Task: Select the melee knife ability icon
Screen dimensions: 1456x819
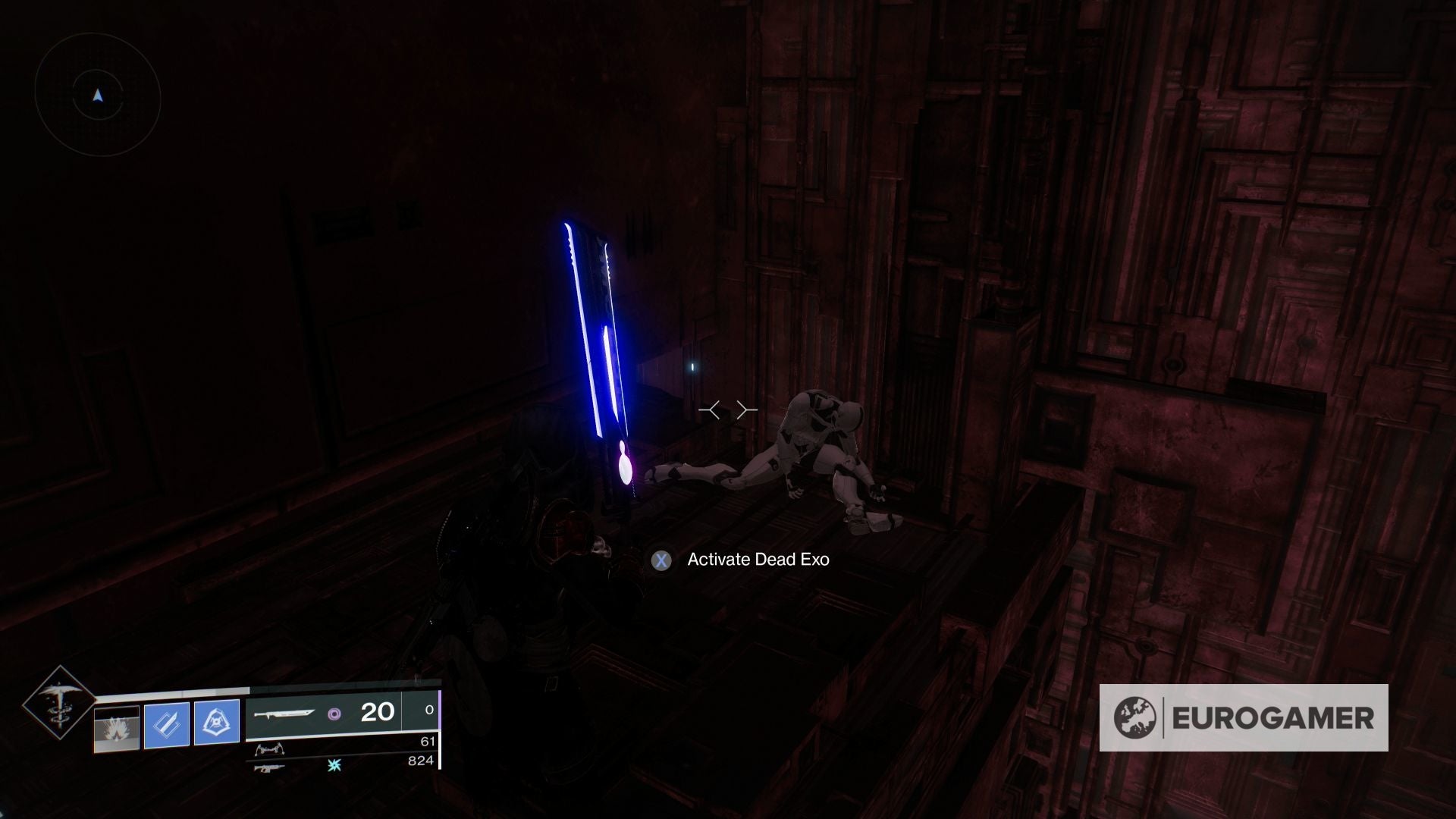Action: pyautogui.click(x=167, y=724)
